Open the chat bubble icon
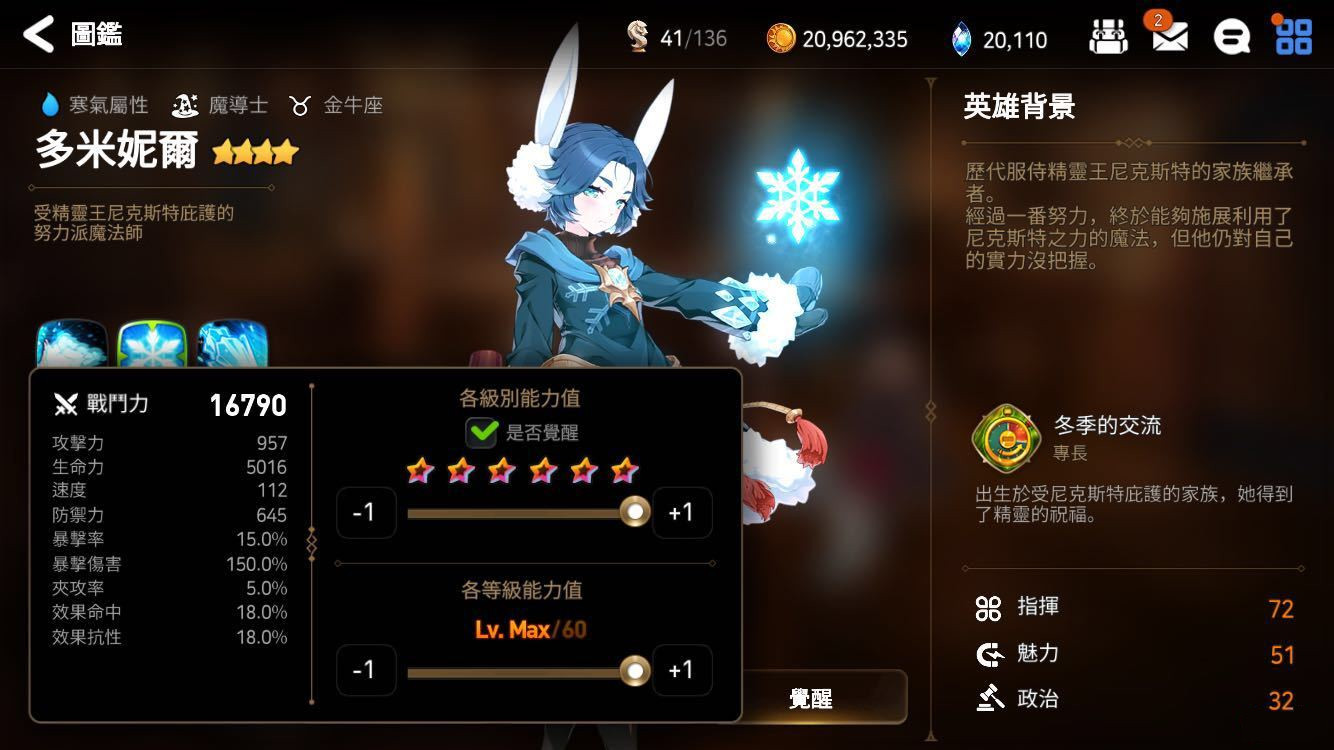 (x=1231, y=34)
